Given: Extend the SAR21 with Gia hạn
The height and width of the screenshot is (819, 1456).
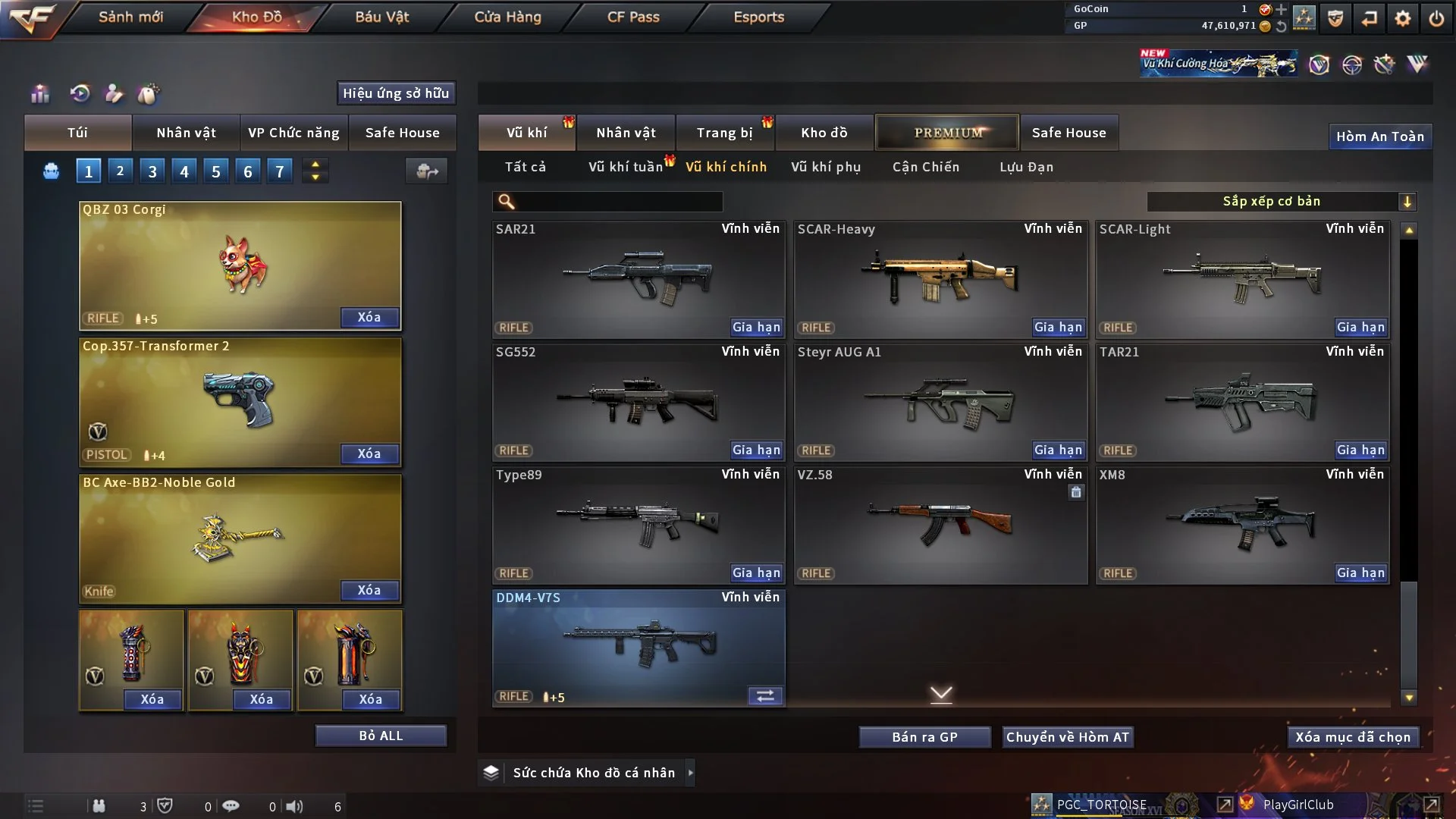Looking at the screenshot, I should pos(756,328).
